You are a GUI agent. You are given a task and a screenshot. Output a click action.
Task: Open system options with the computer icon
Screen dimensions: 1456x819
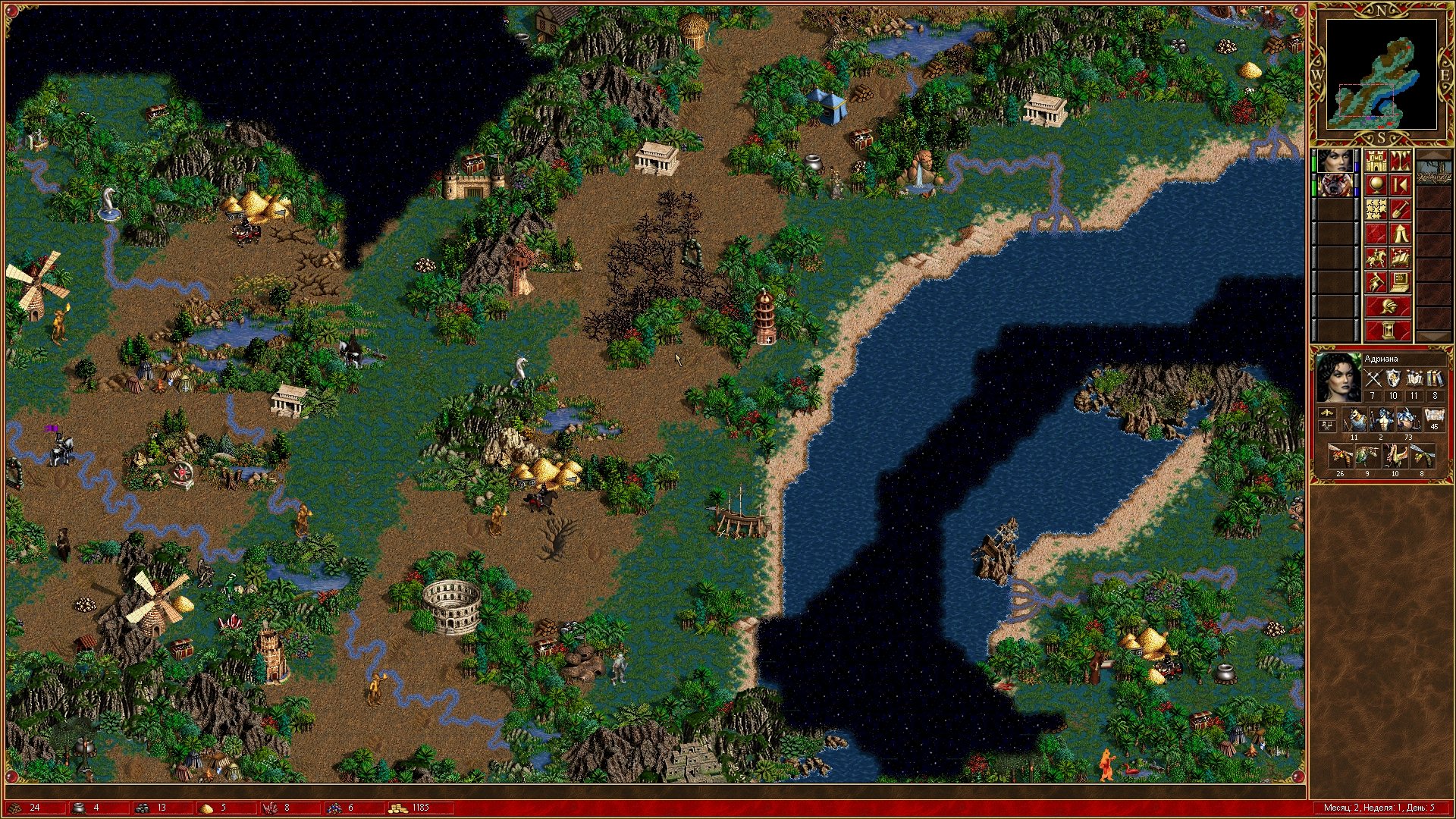(1401, 282)
